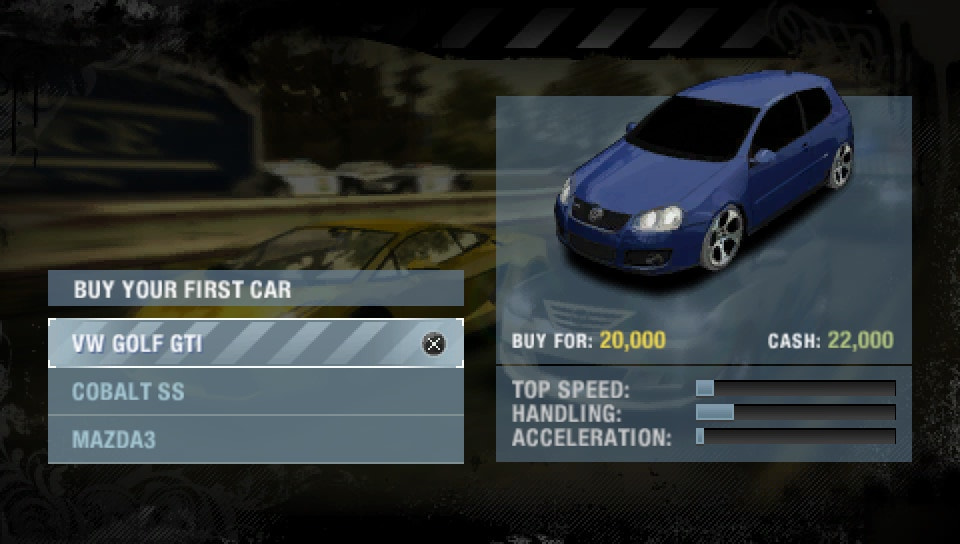Select the VW Golf GTI entry
Screen dimensions: 960x544
coord(255,344)
